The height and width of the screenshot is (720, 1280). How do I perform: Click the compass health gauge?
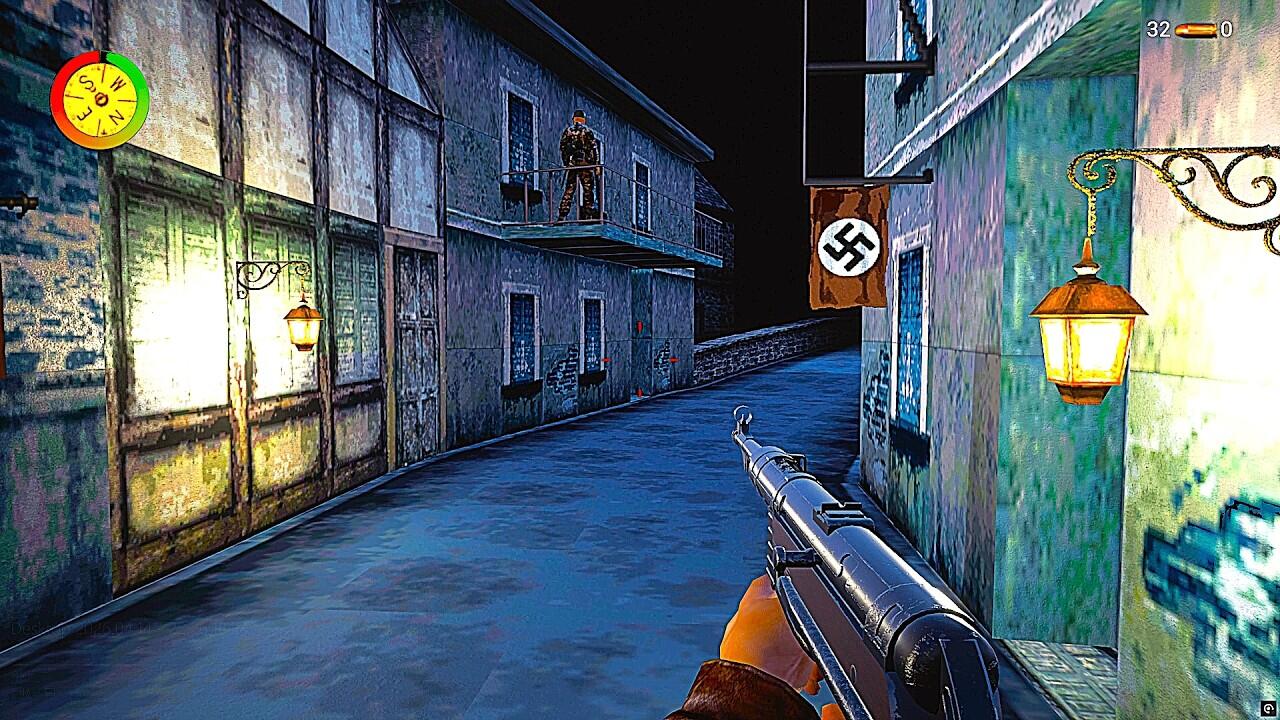[x=100, y=100]
